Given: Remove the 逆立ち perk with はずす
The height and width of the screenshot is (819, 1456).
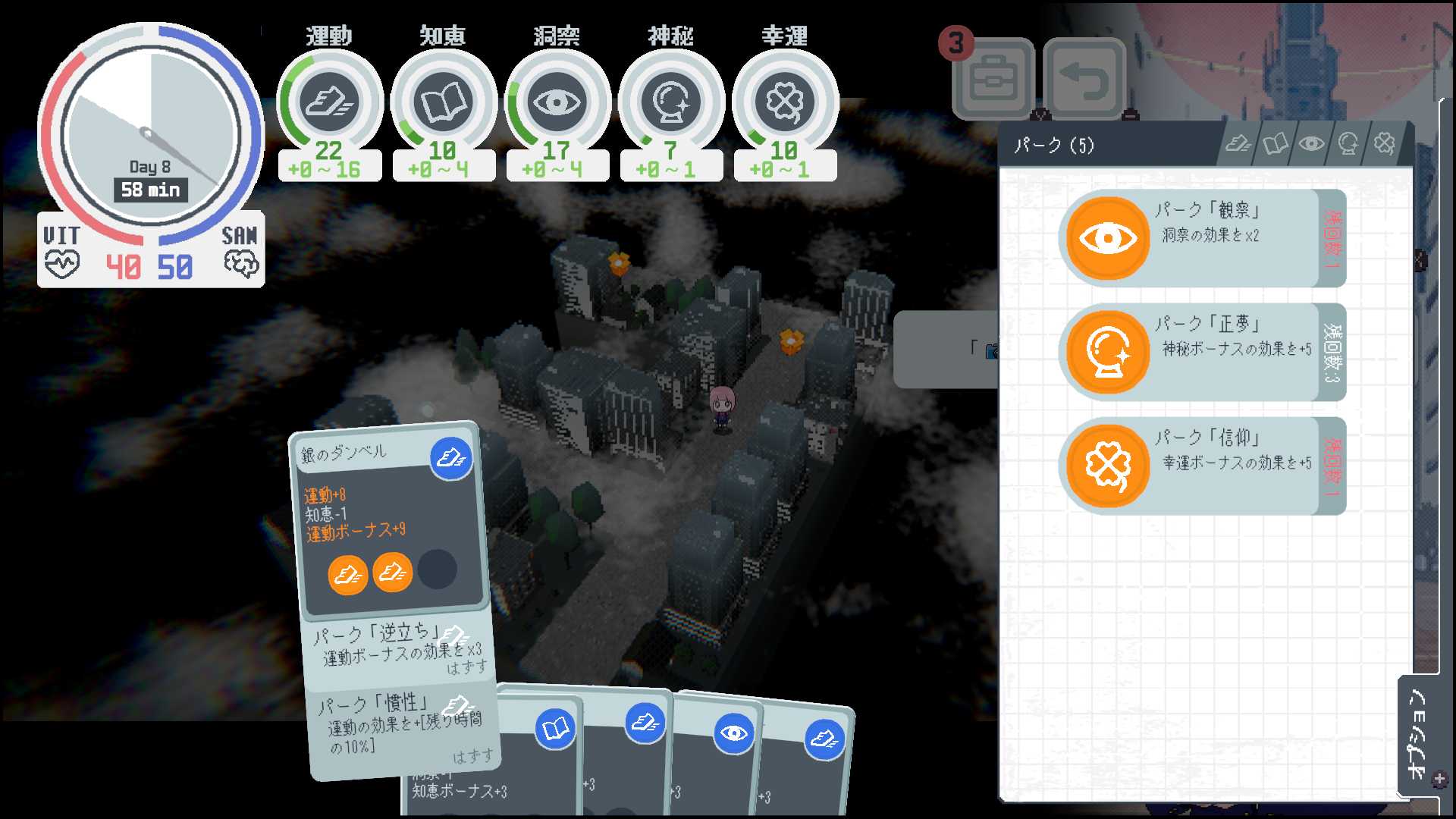Looking at the screenshot, I should tap(466, 668).
